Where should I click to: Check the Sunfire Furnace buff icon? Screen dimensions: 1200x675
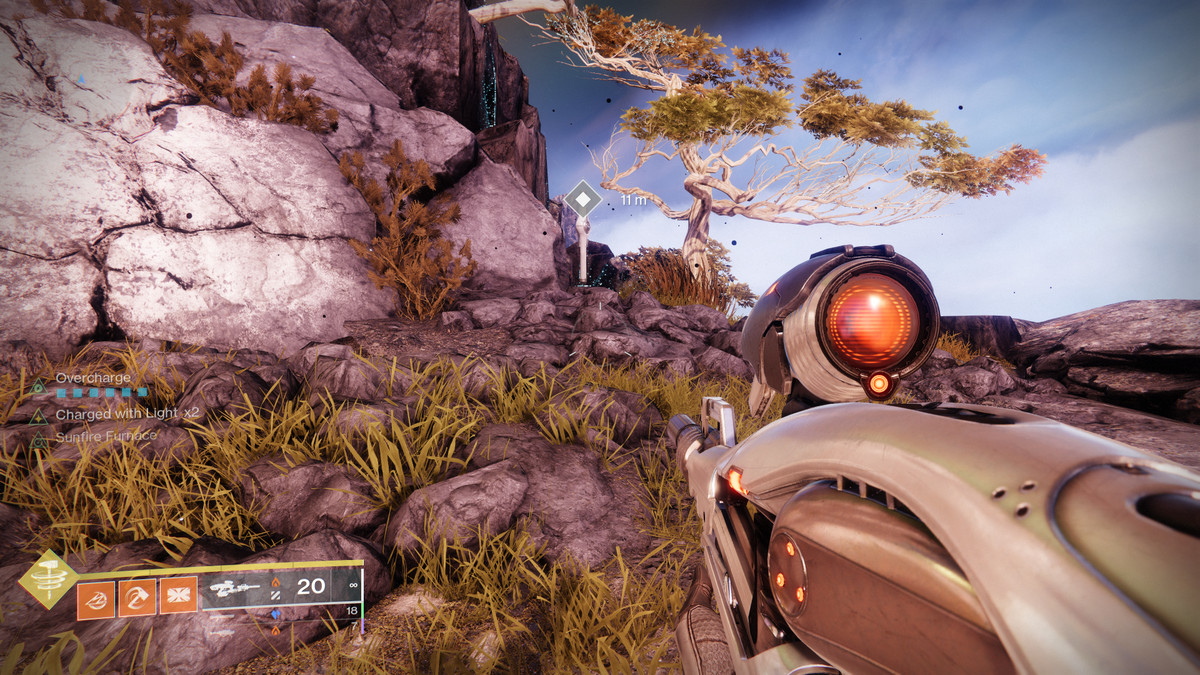point(38,437)
